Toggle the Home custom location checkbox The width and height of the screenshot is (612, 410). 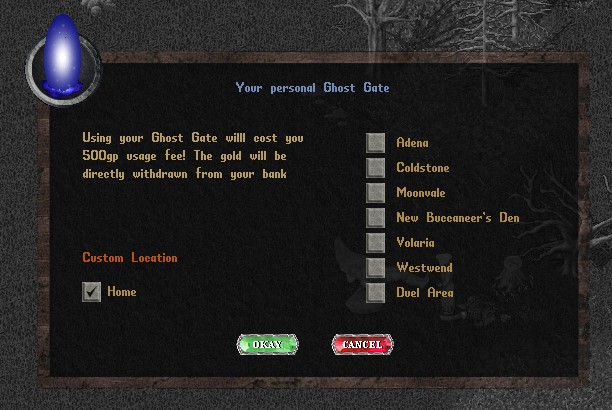tap(92, 292)
